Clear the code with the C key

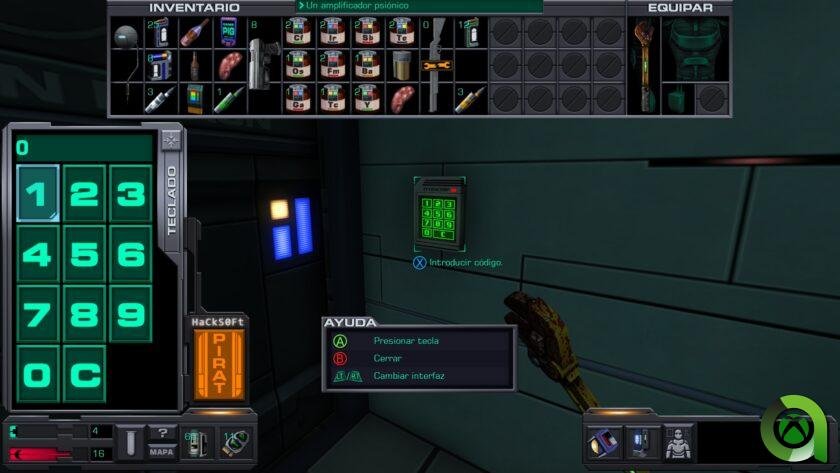point(84,375)
